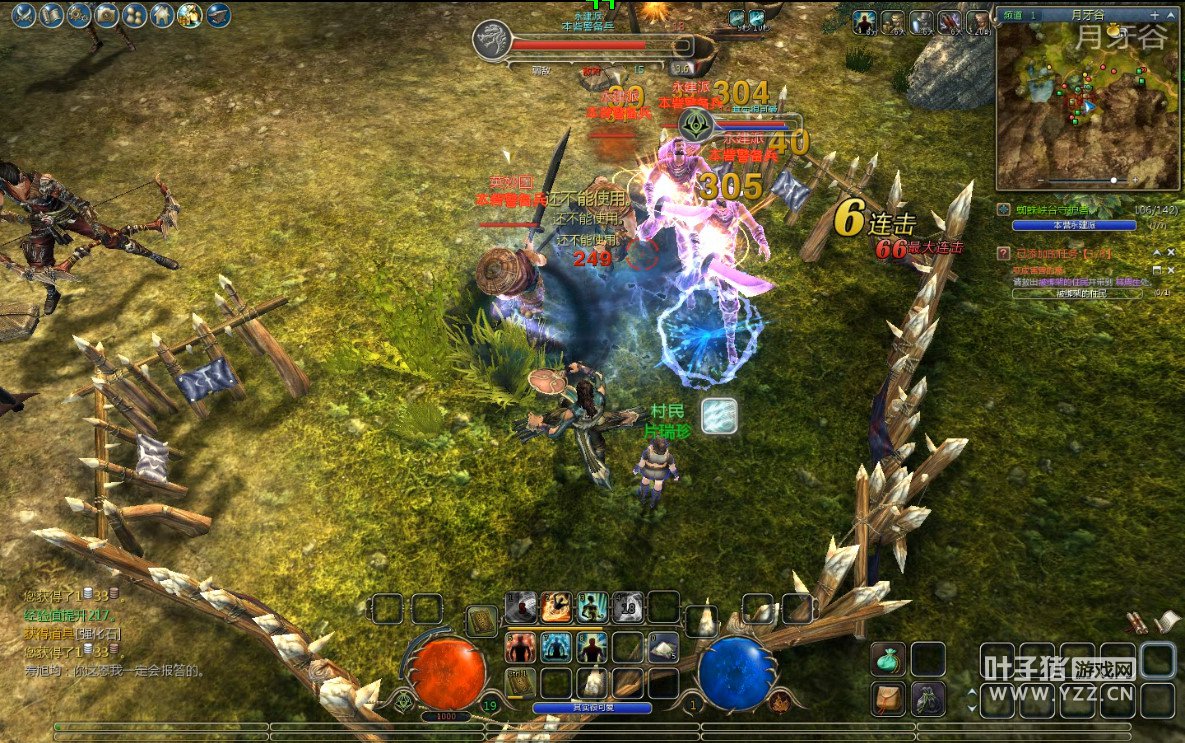Expand the minimap with the plus button
The width and height of the screenshot is (1185, 743).
[x=1155, y=15]
